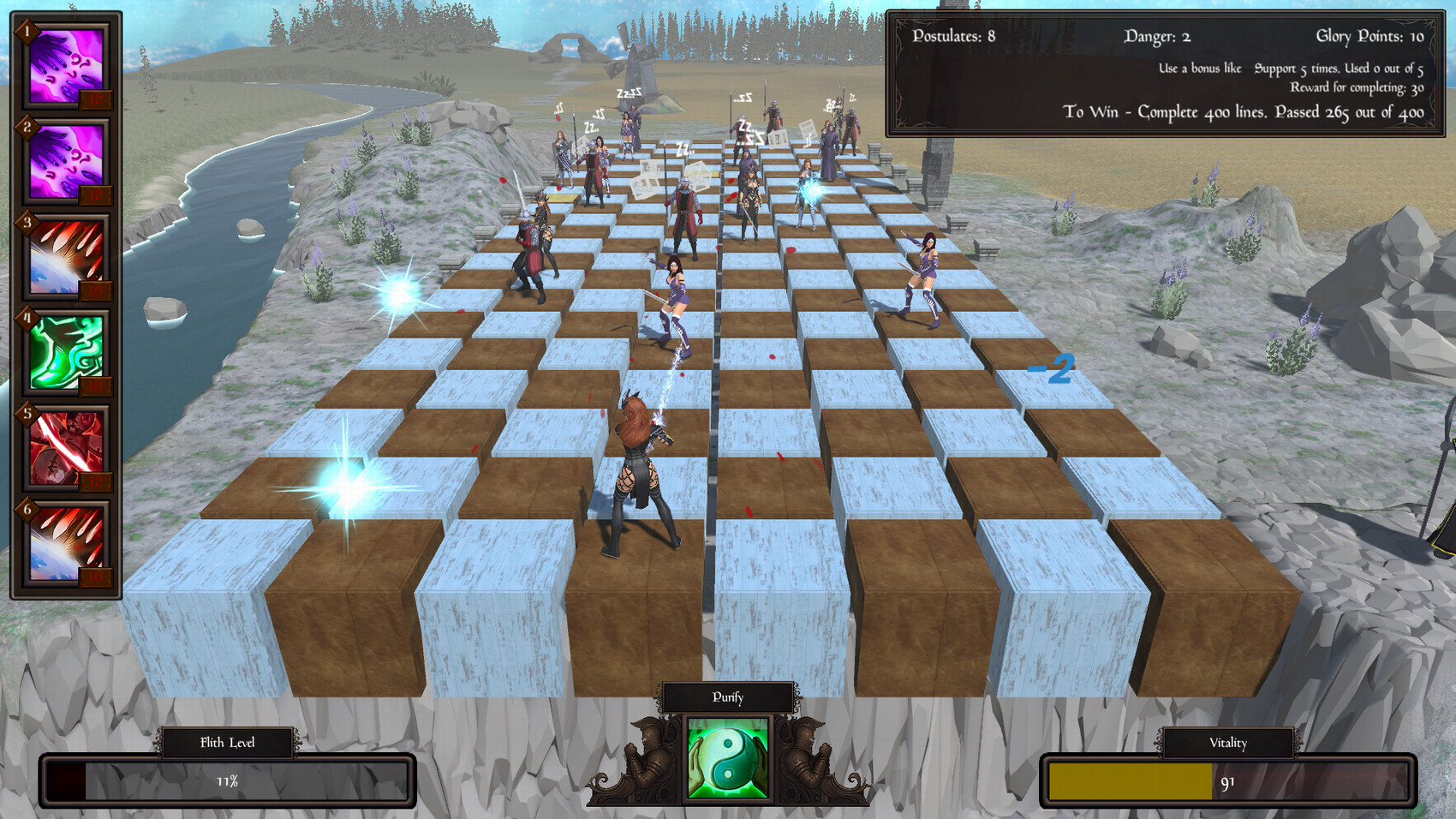
Task: Click the Purify label above the yin-yang icon
Action: [727, 696]
